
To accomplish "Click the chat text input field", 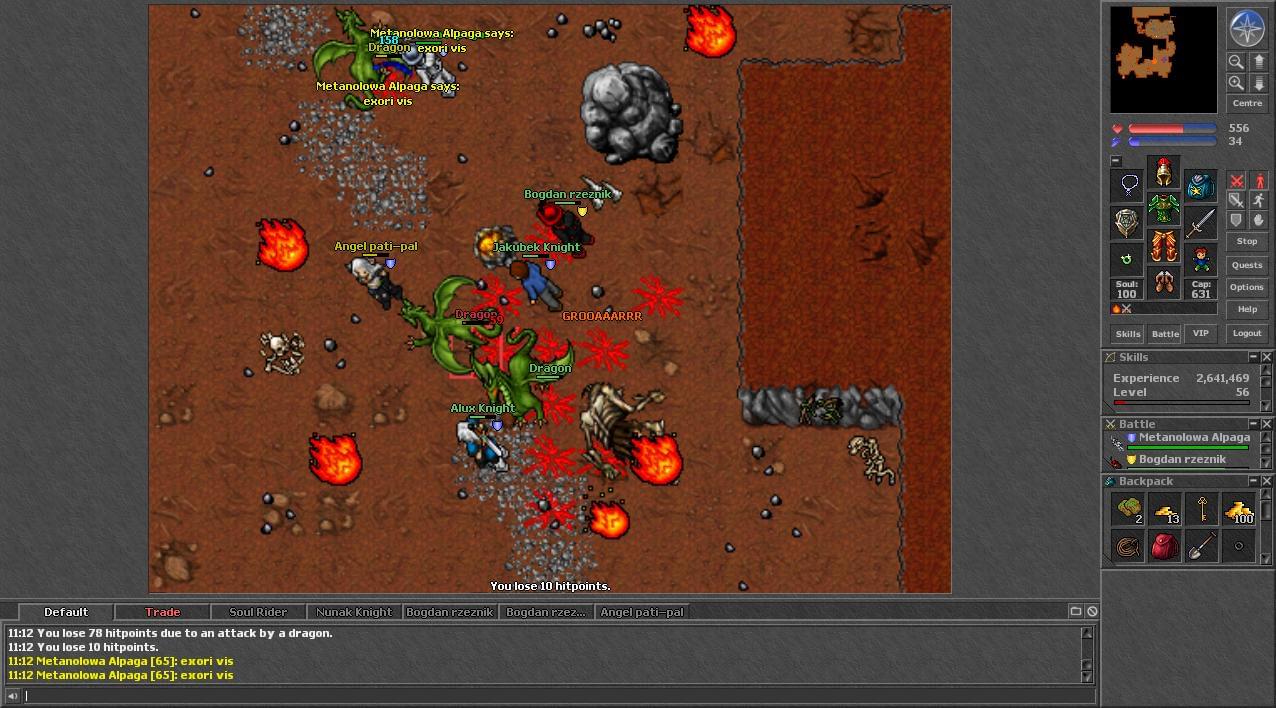I will pos(550,696).
